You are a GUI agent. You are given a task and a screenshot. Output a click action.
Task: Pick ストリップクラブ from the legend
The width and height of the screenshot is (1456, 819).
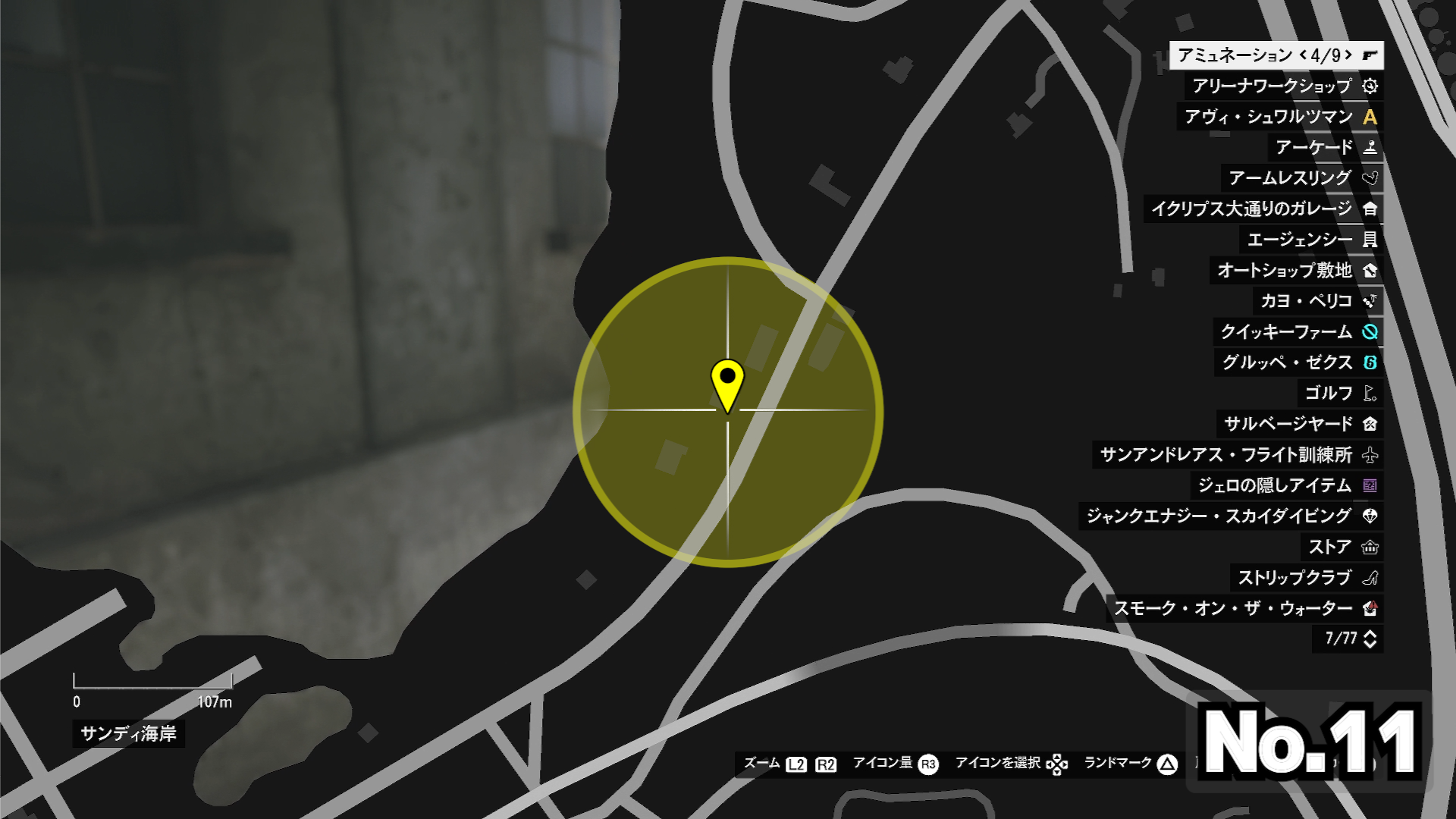click(1306, 578)
